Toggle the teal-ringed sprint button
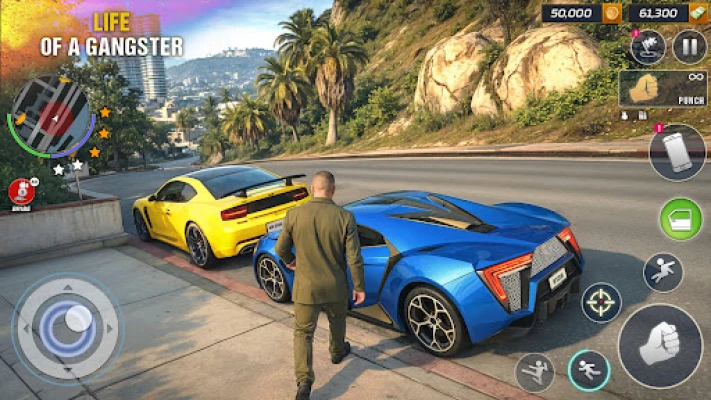The height and width of the screenshot is (400, 711). 589,370
